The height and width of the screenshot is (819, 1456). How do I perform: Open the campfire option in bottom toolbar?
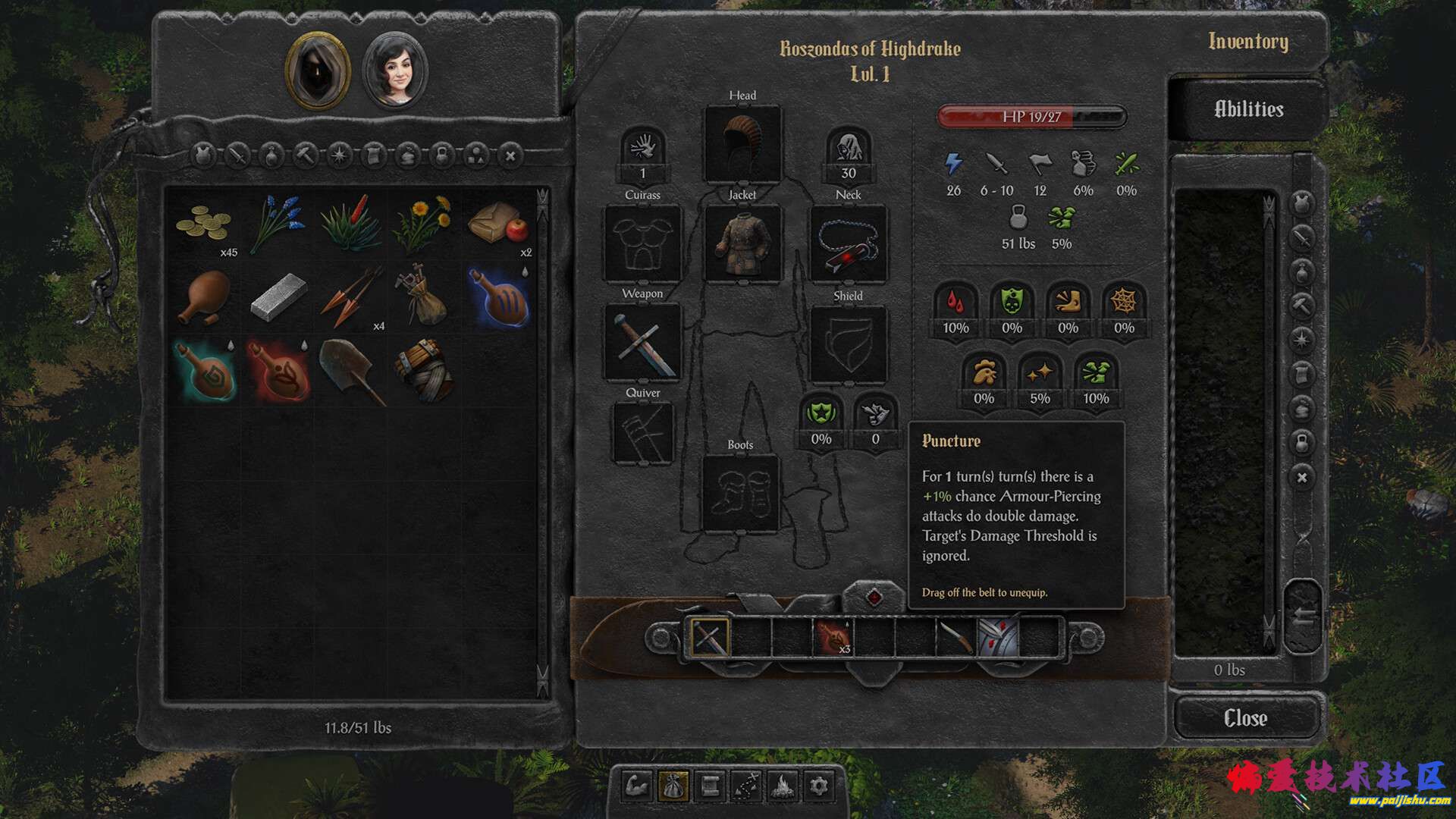point(782,786)
